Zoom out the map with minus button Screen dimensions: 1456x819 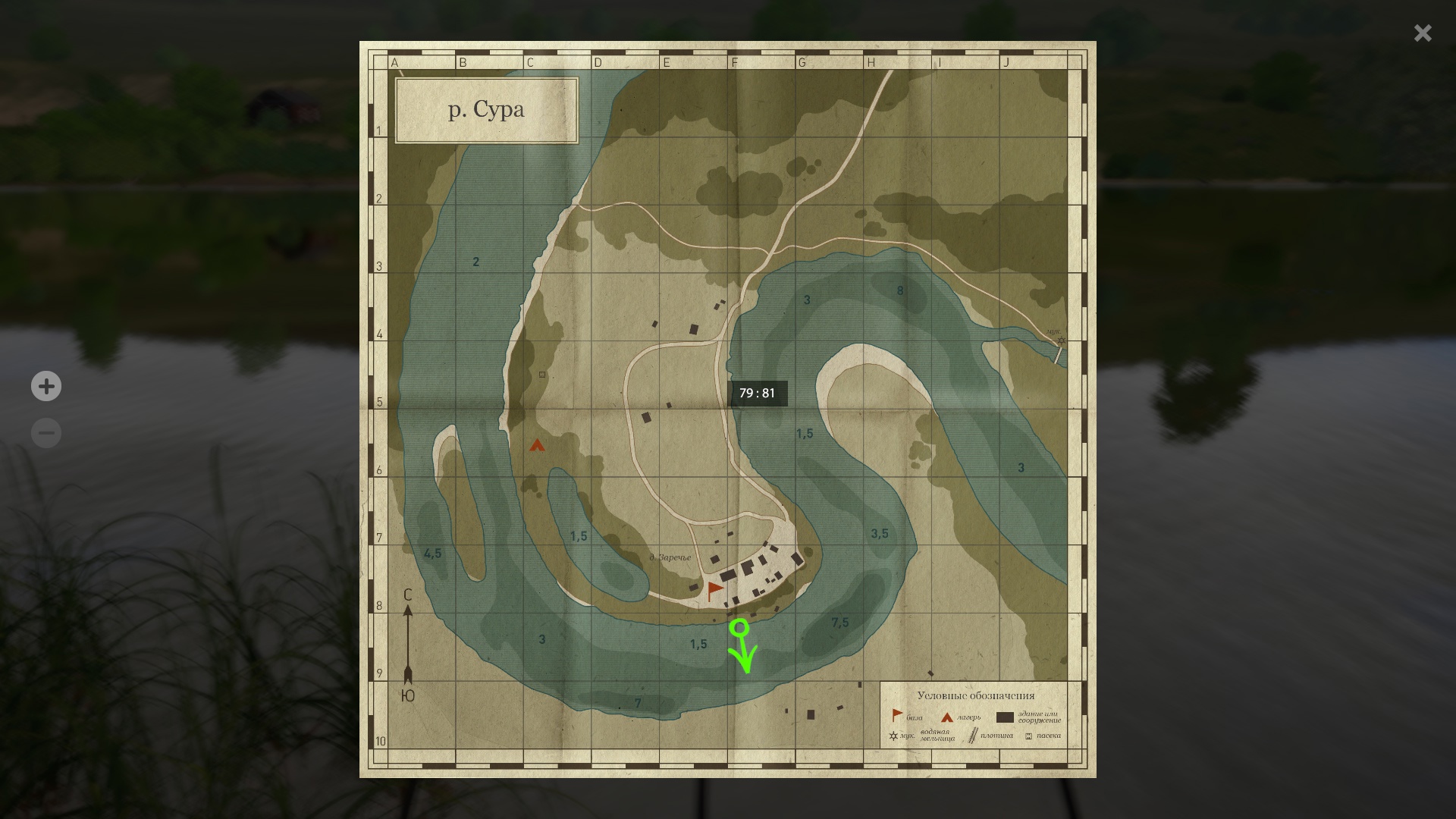(x=46, y=433)
